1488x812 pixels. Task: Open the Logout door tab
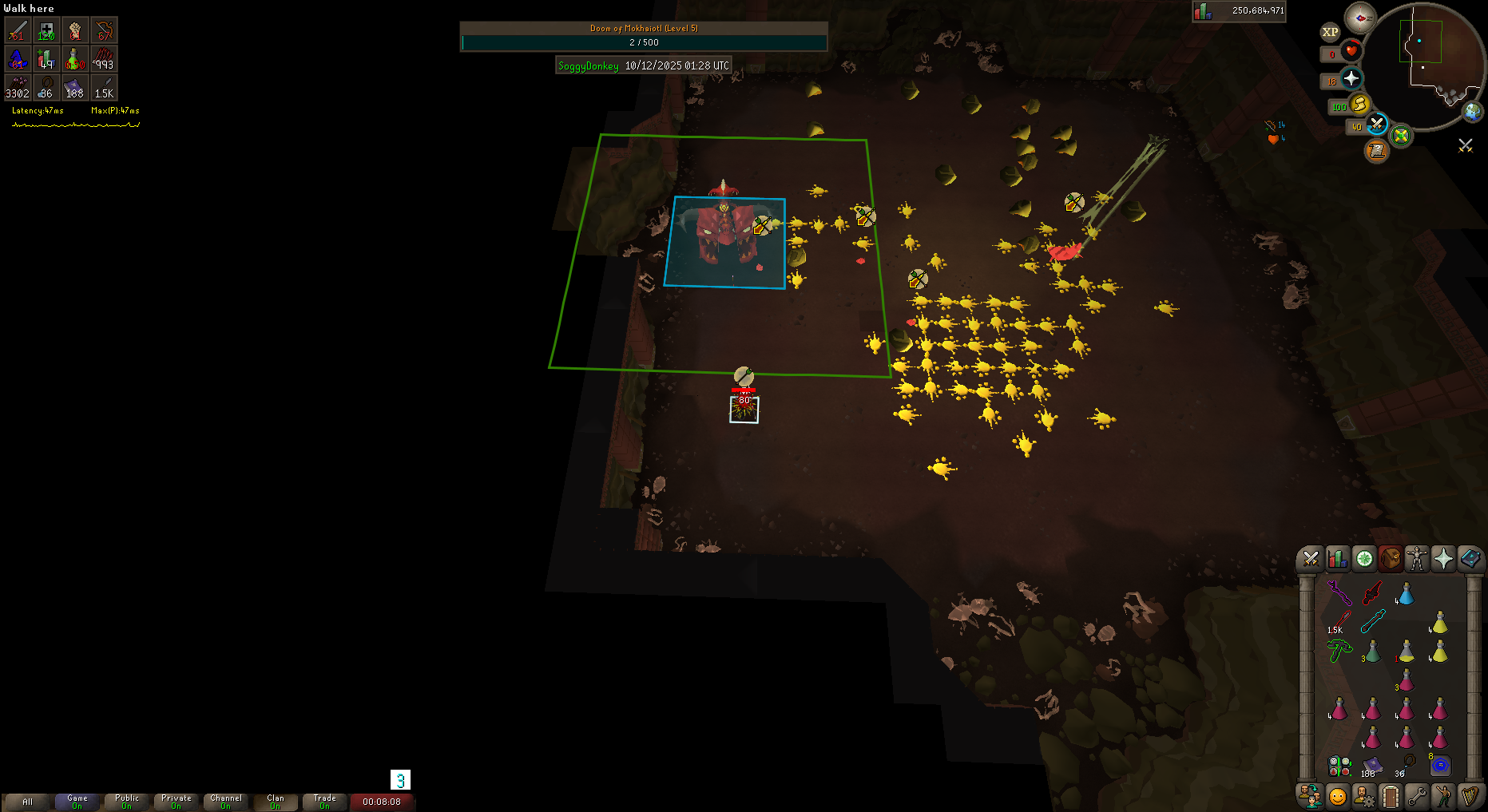point(1391,796)
